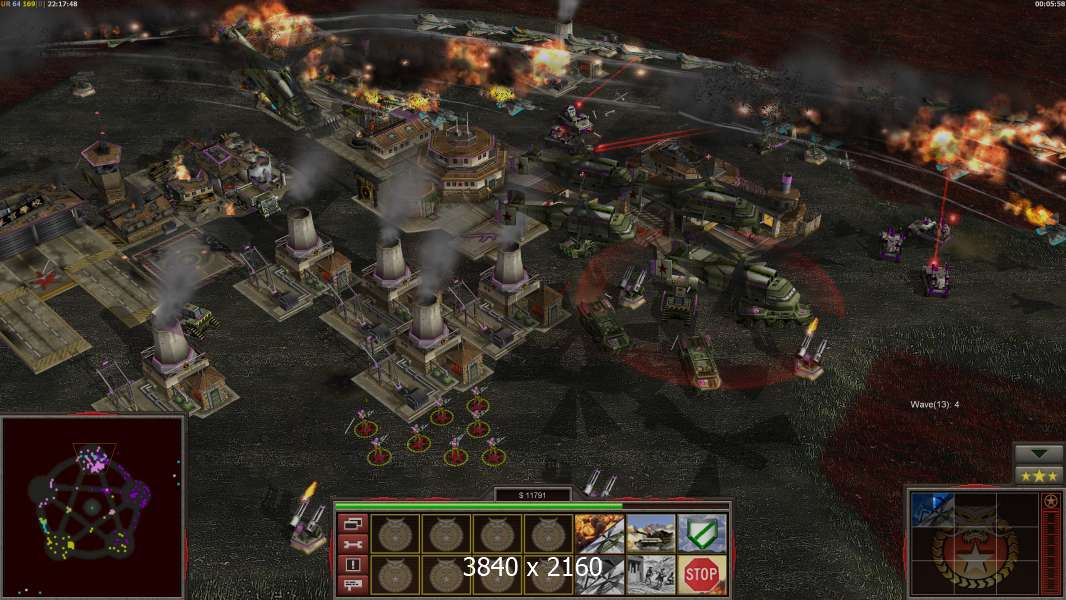Use the explosion attack command icon
The height and width of the screenshot is (600, 1066).
599,533
